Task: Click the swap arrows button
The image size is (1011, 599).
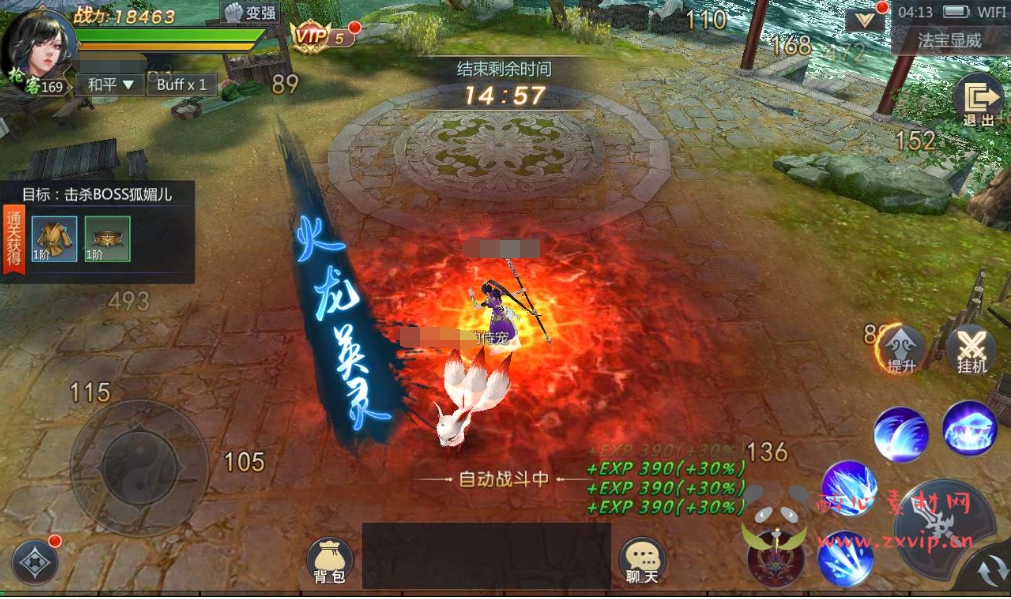Action: click(989, 572)
